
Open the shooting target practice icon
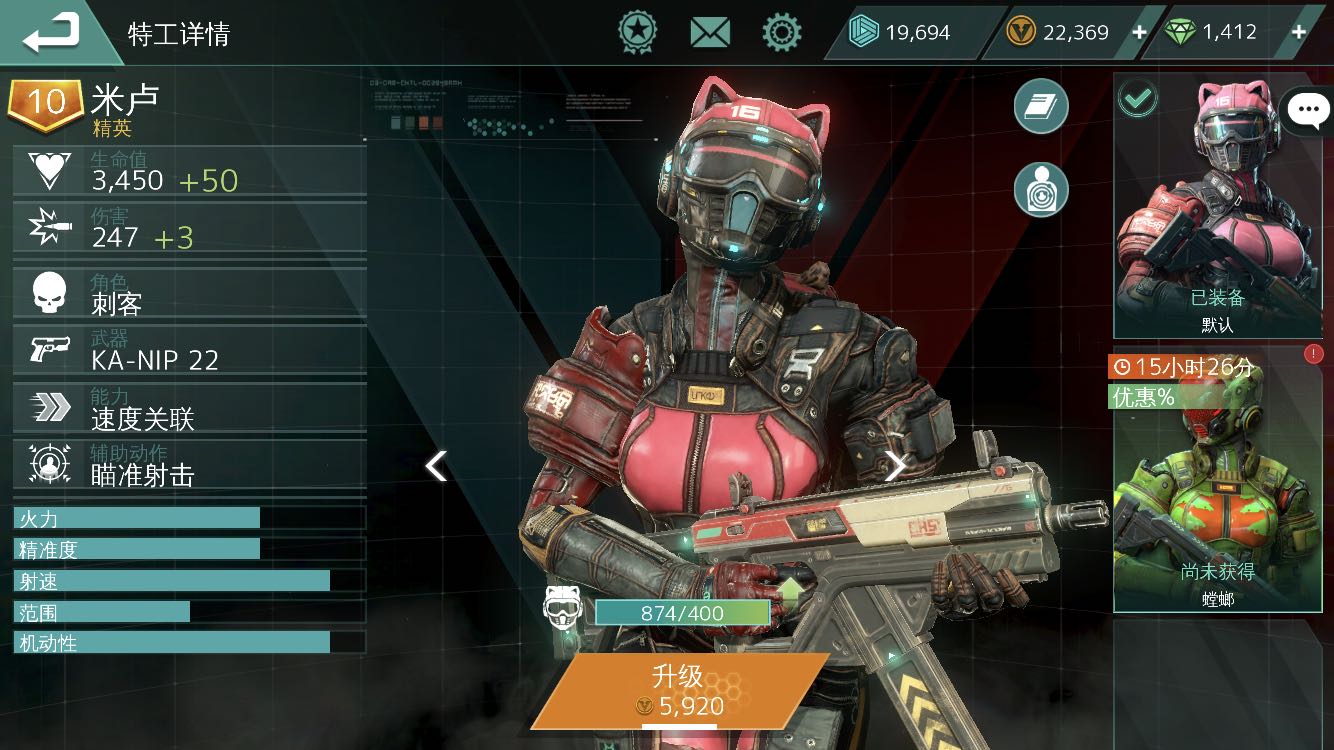(x=1041, y=190)
